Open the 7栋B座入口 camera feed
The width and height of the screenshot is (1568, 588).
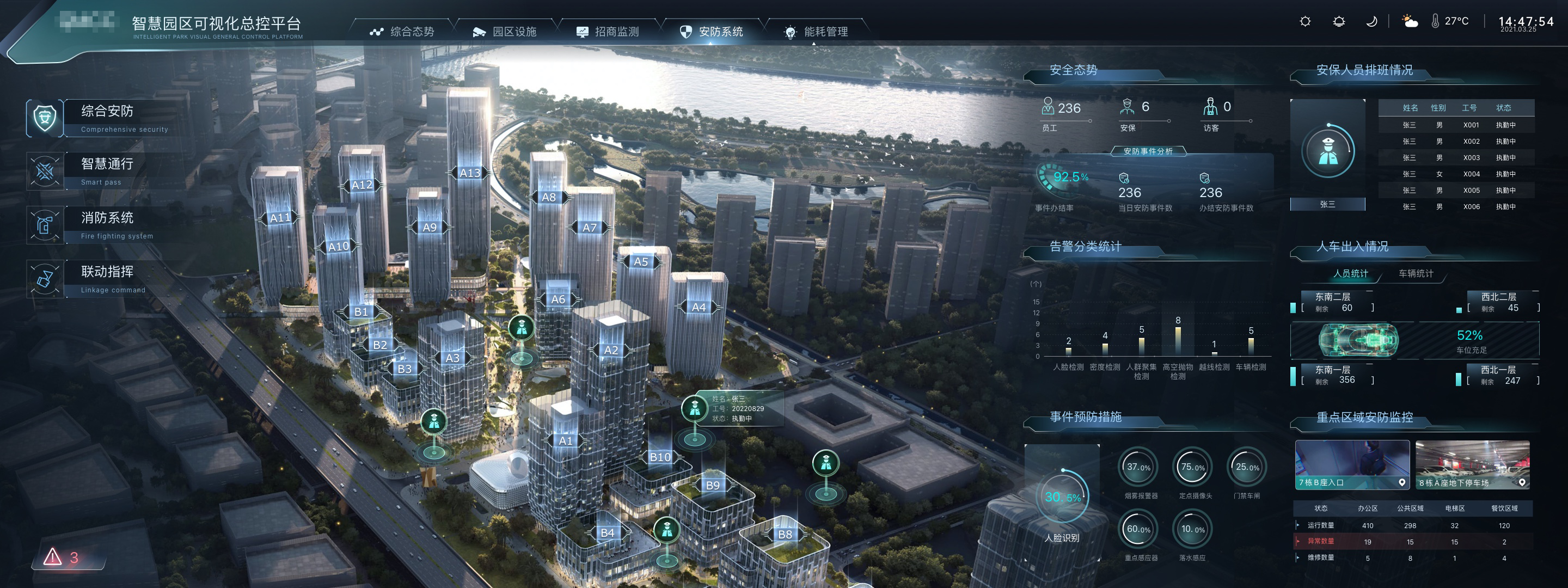pos(1352,464)
